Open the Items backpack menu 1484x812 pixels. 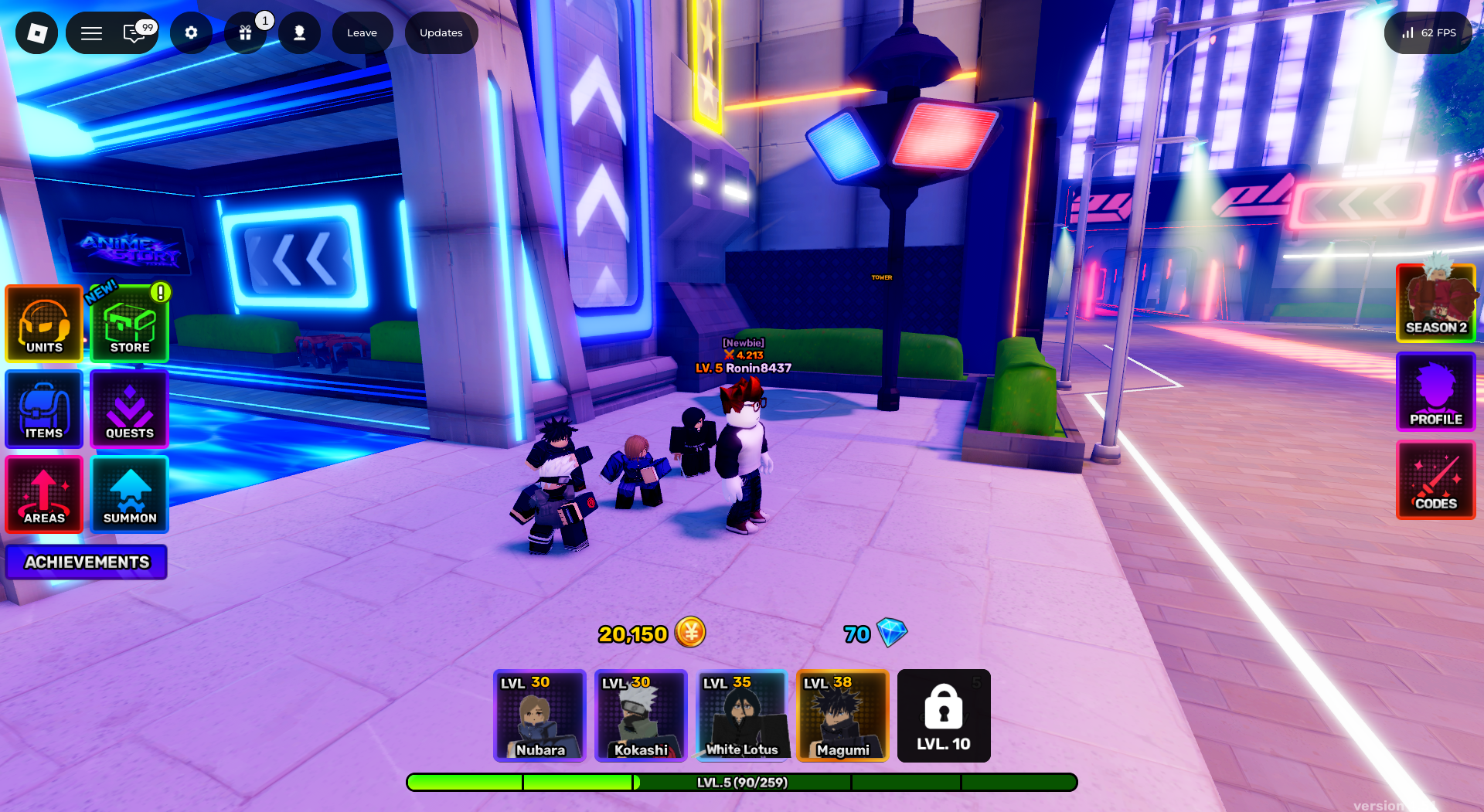44,409
